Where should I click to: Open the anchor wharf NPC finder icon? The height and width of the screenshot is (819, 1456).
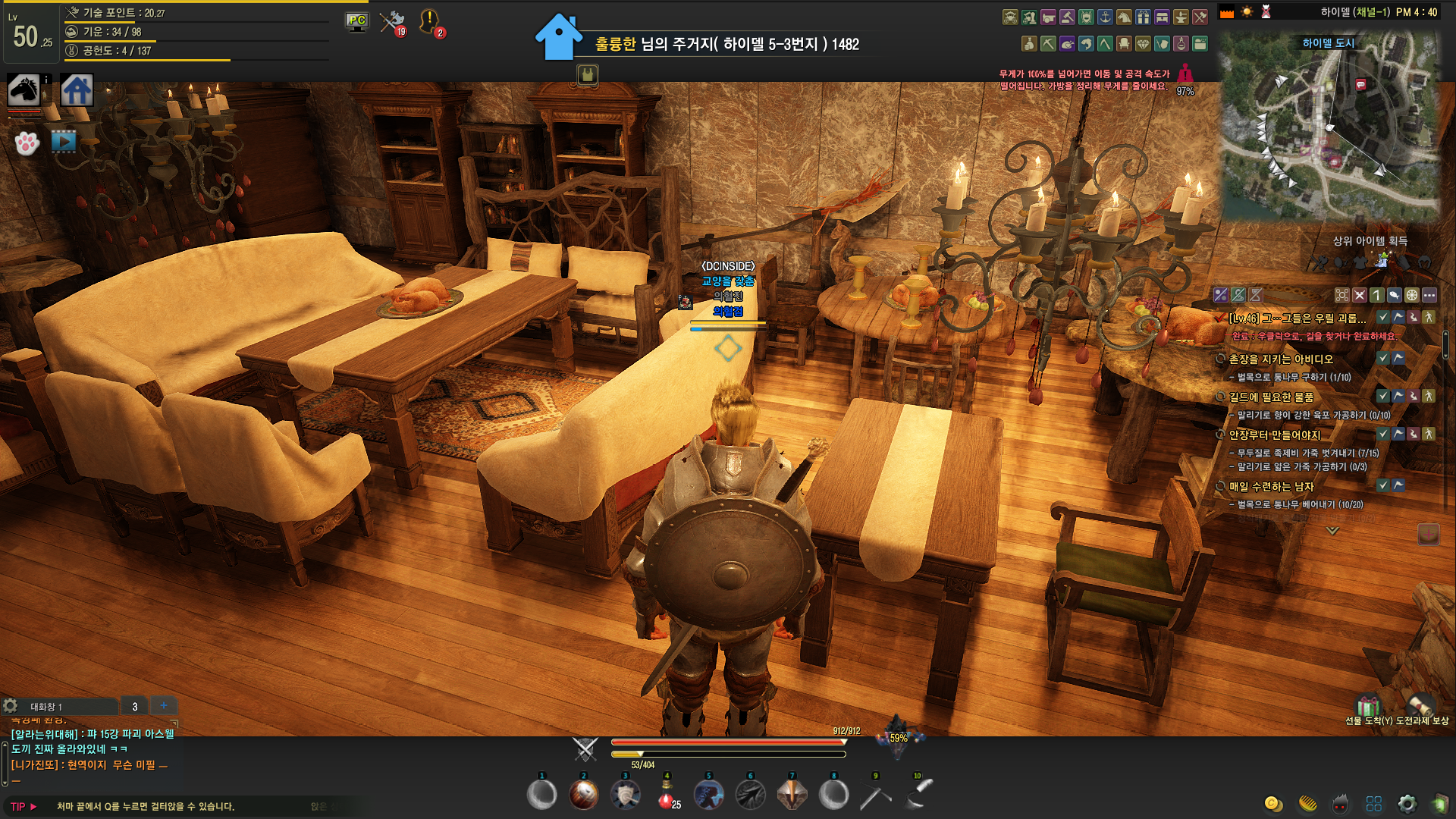pos(1105,17)
